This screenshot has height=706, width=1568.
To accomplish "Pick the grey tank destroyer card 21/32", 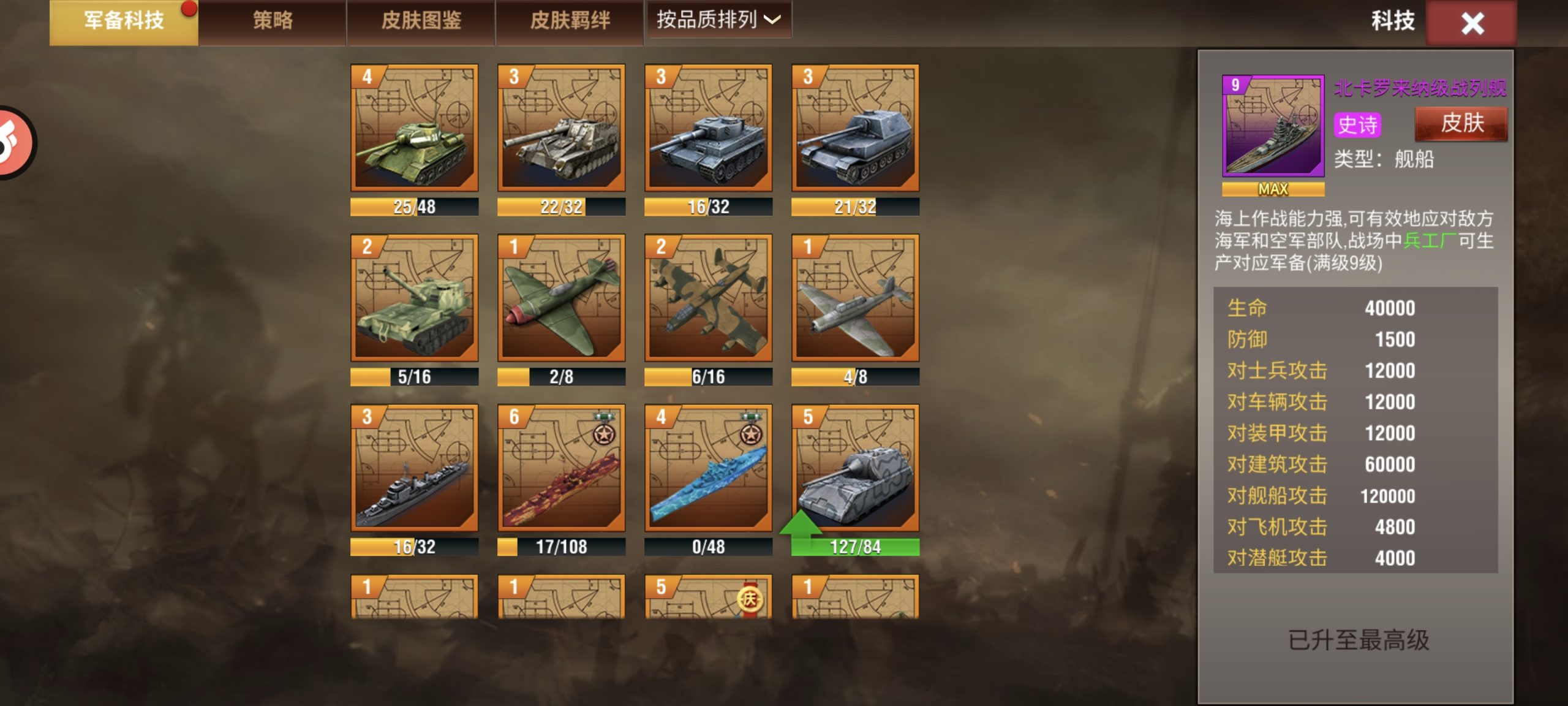I will pyautogui.click(x=855, y=128).
